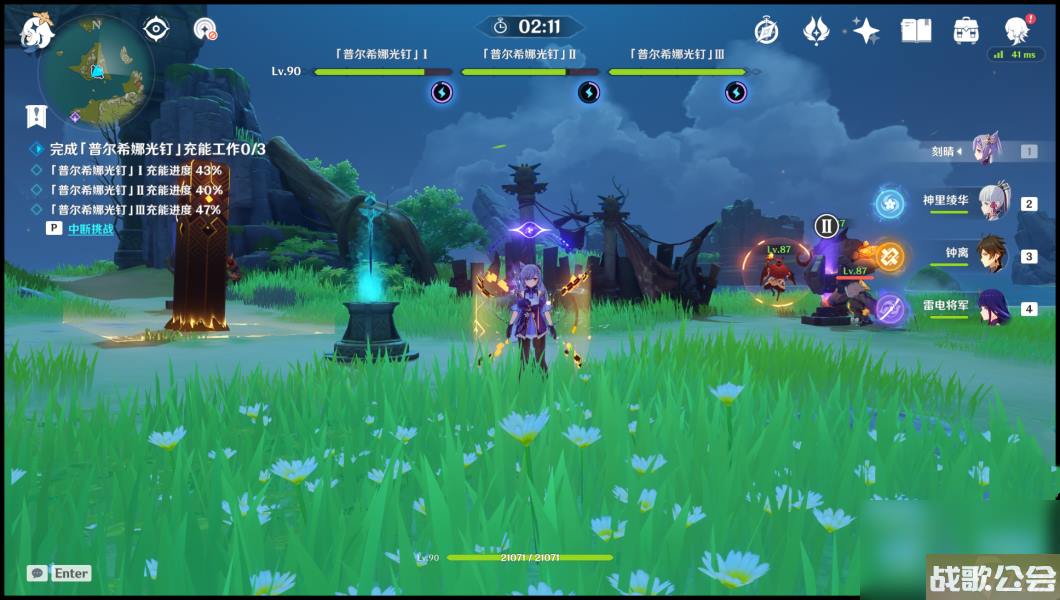Open the backpack inventory

[966, 30]
